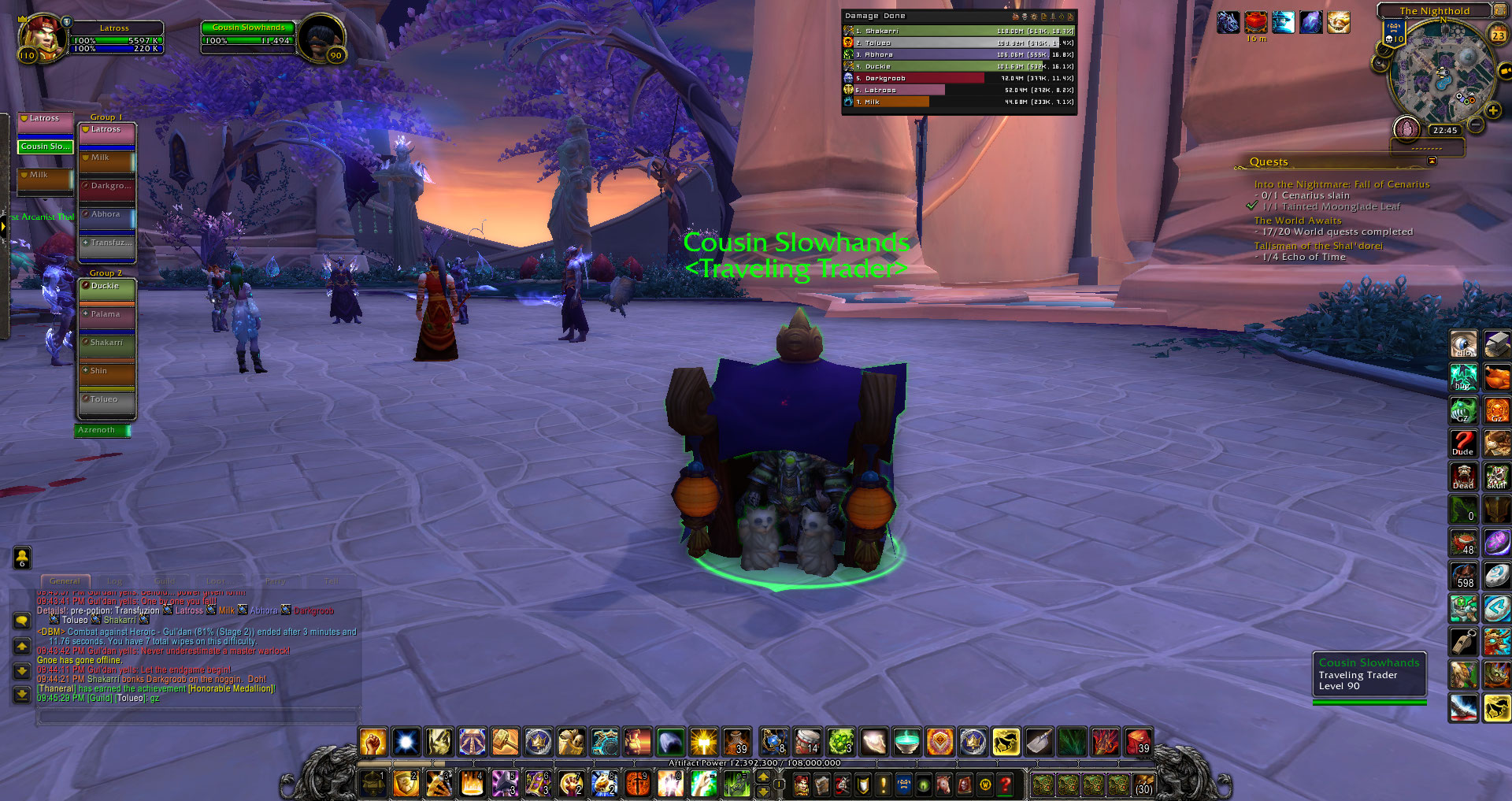Zoom in the minimap with the plus button
Screen dimensions: 1512x801
[1493, 111]
